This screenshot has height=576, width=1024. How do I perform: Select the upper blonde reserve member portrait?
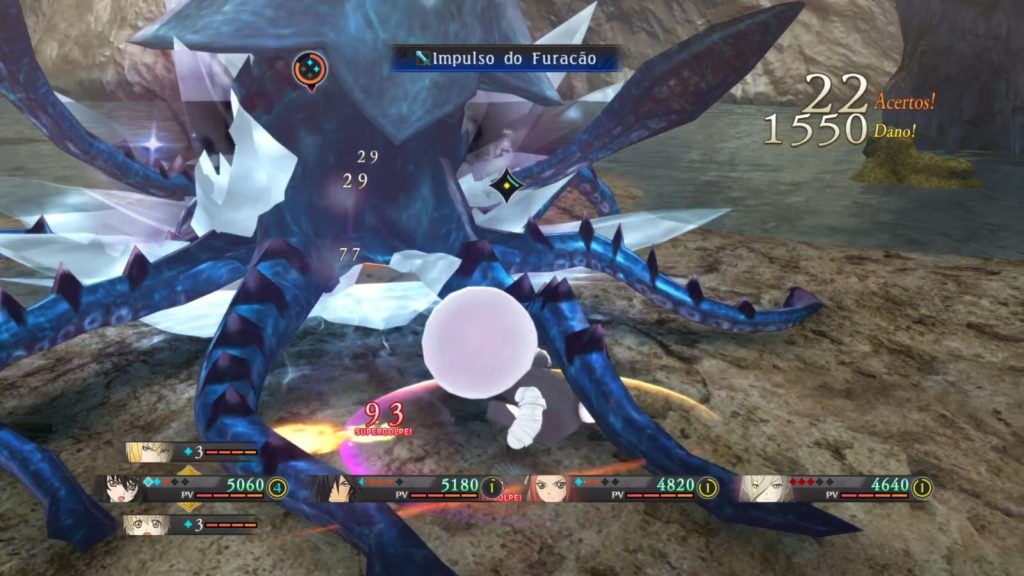[147, 453]
